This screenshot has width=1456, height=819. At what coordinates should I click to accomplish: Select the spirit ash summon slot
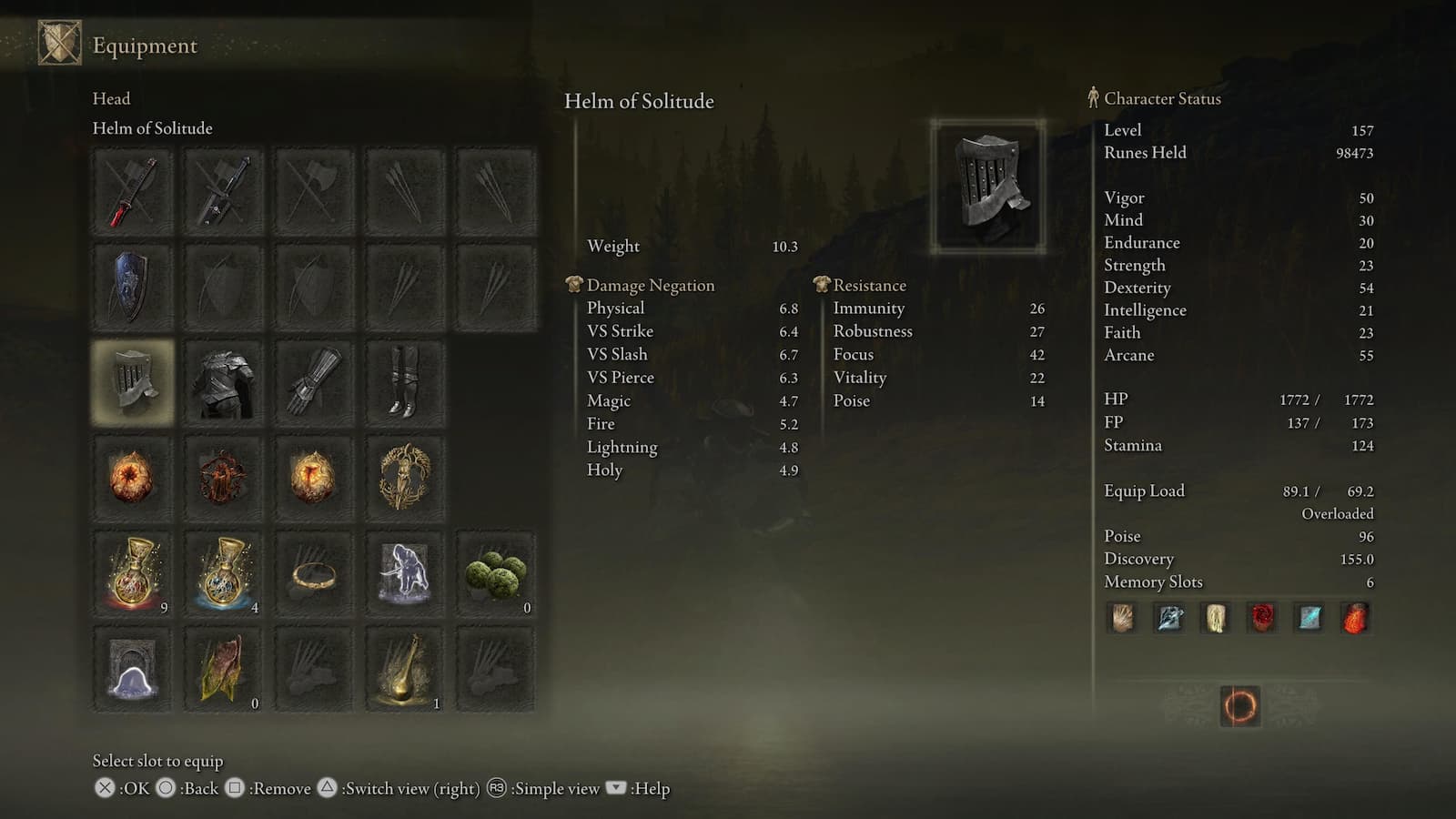[405, 573]
